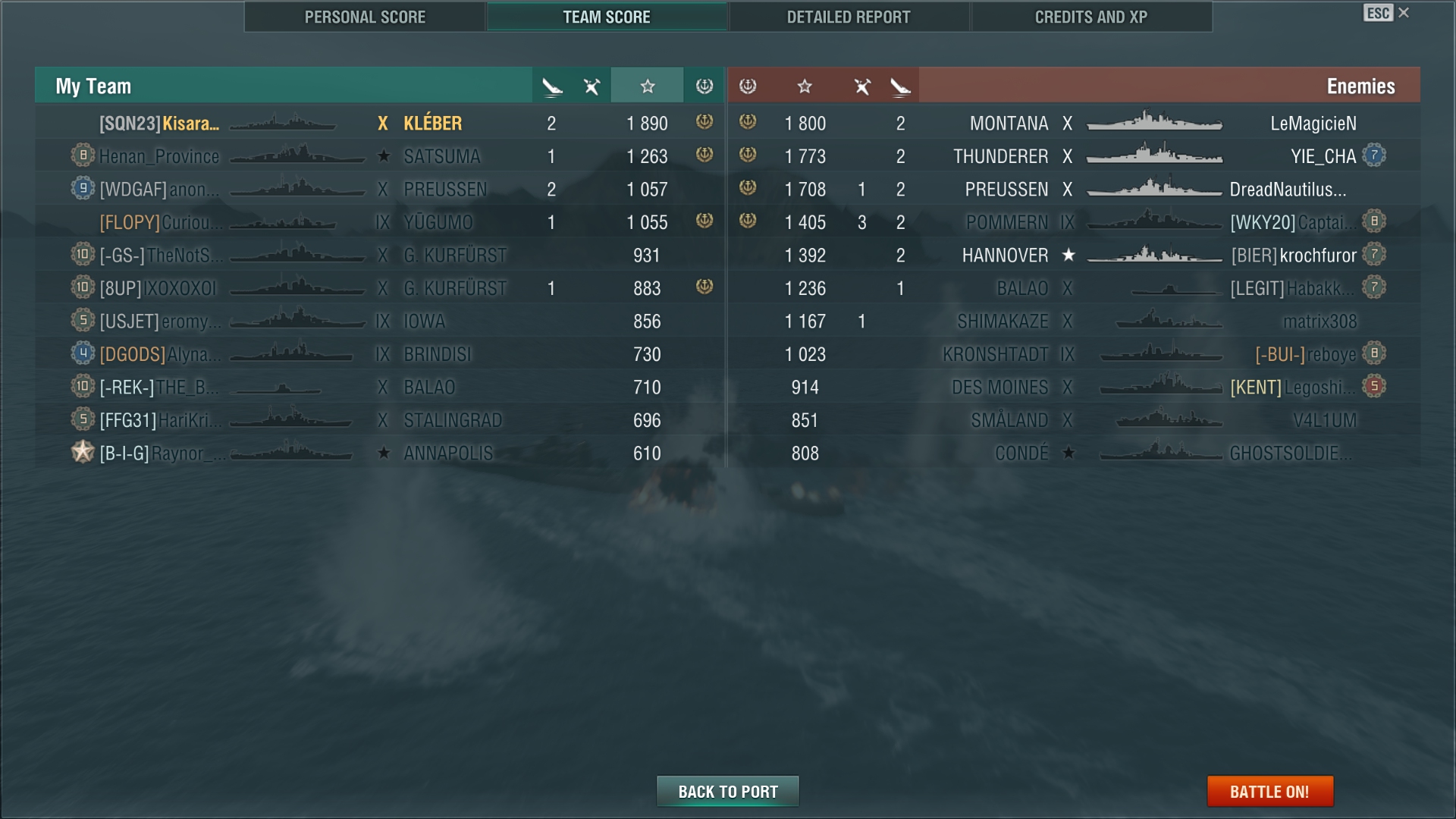Start another match with Battle On!
This screenshot has height=819, width=1456.
click(x=1269, y=792)
